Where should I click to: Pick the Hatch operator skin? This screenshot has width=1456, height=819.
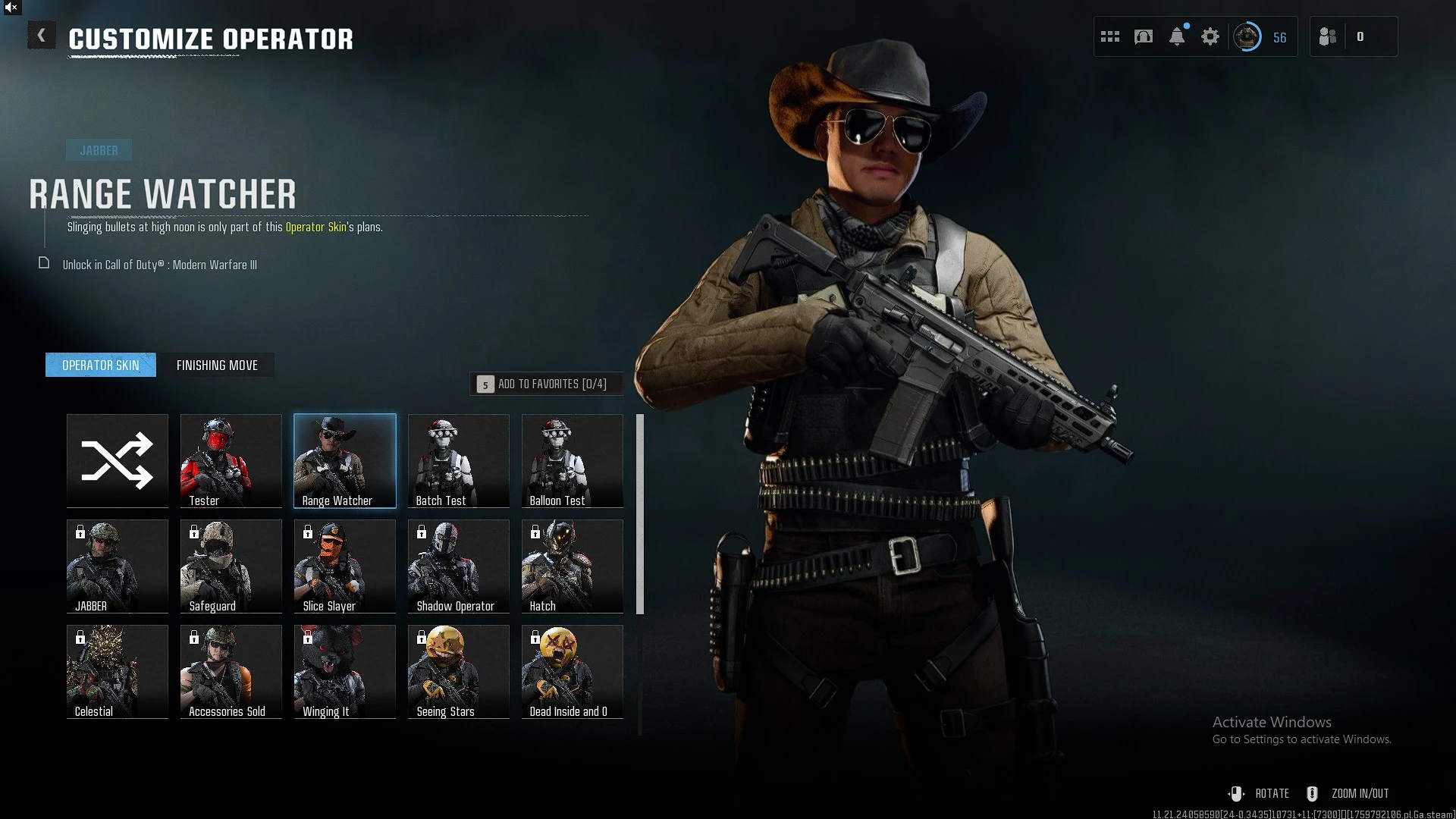(573, 566)
